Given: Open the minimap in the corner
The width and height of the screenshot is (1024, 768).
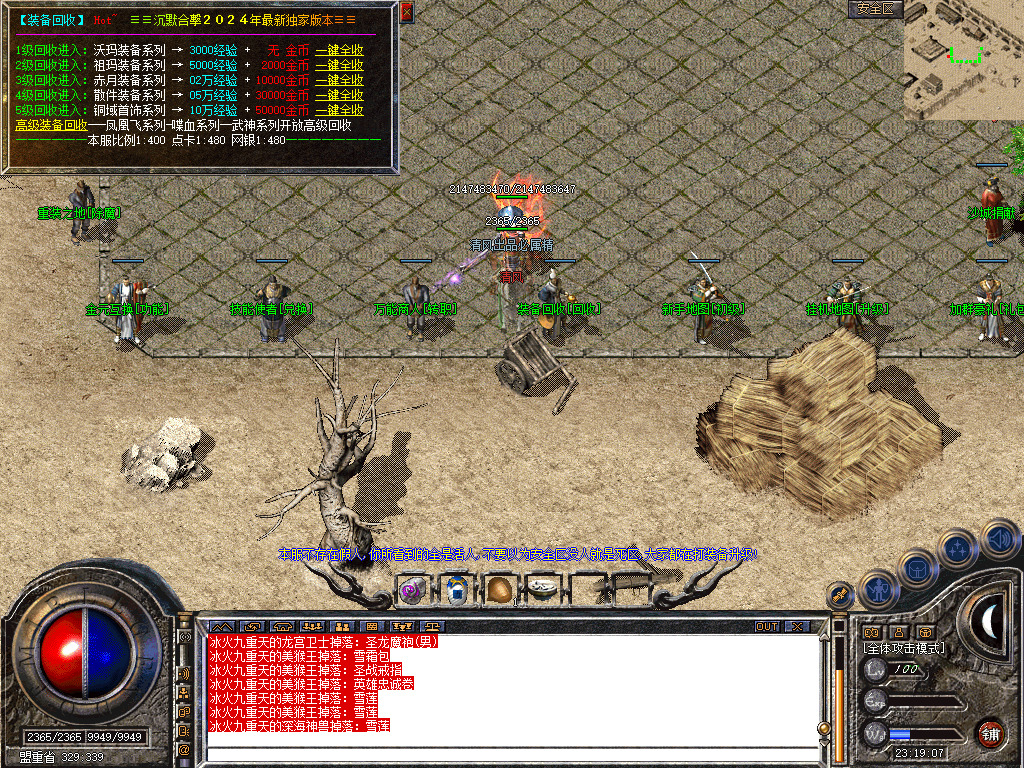Looking at the screenshot, I should coord(964,60).
